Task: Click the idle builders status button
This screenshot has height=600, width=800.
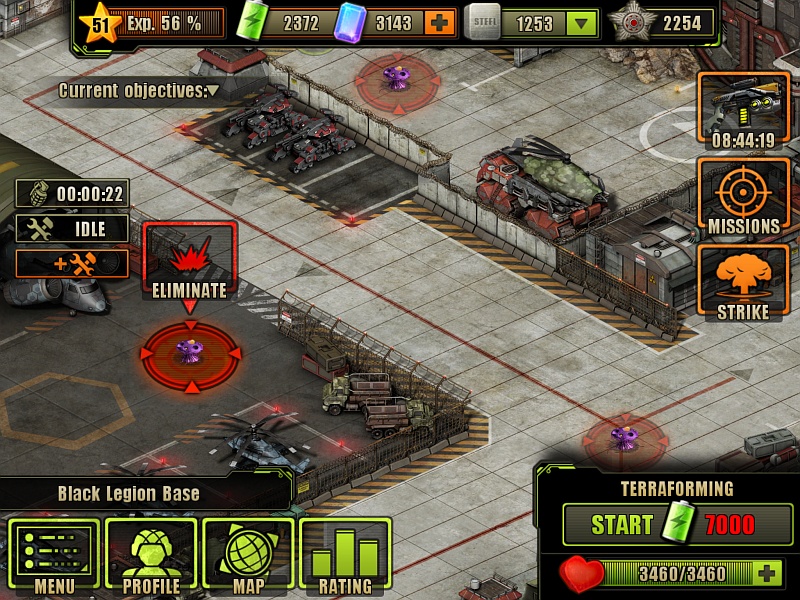Action: point(73,228)
